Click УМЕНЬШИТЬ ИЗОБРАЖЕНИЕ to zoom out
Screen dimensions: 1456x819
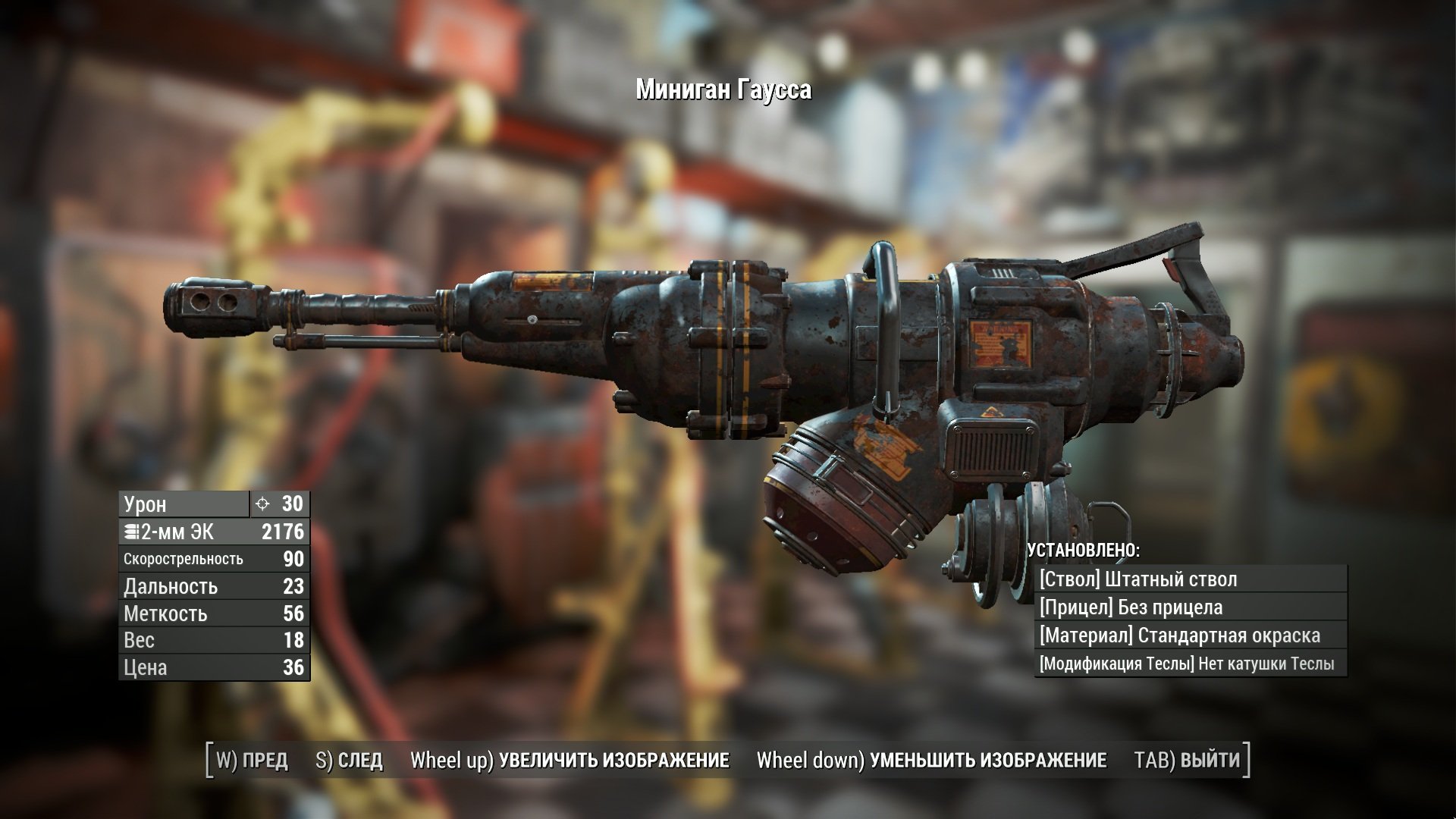(931, 761)
